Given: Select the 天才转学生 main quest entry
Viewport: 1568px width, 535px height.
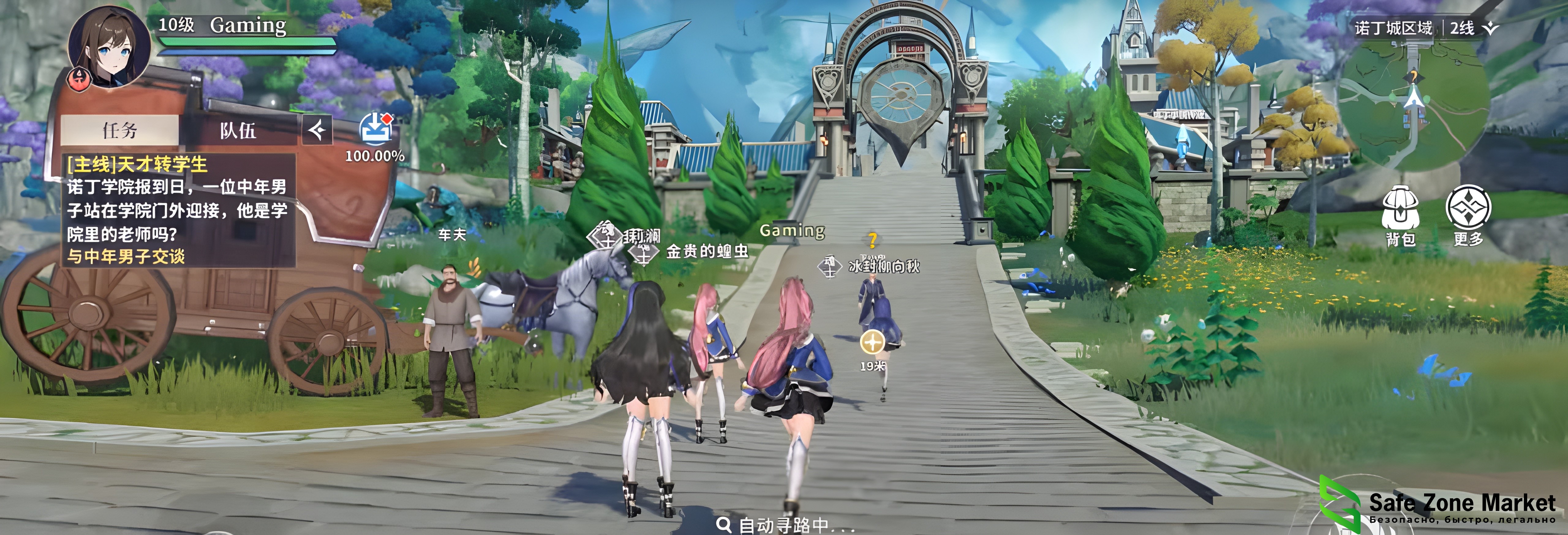Looking at the screenshot, I should click(138, 164).
